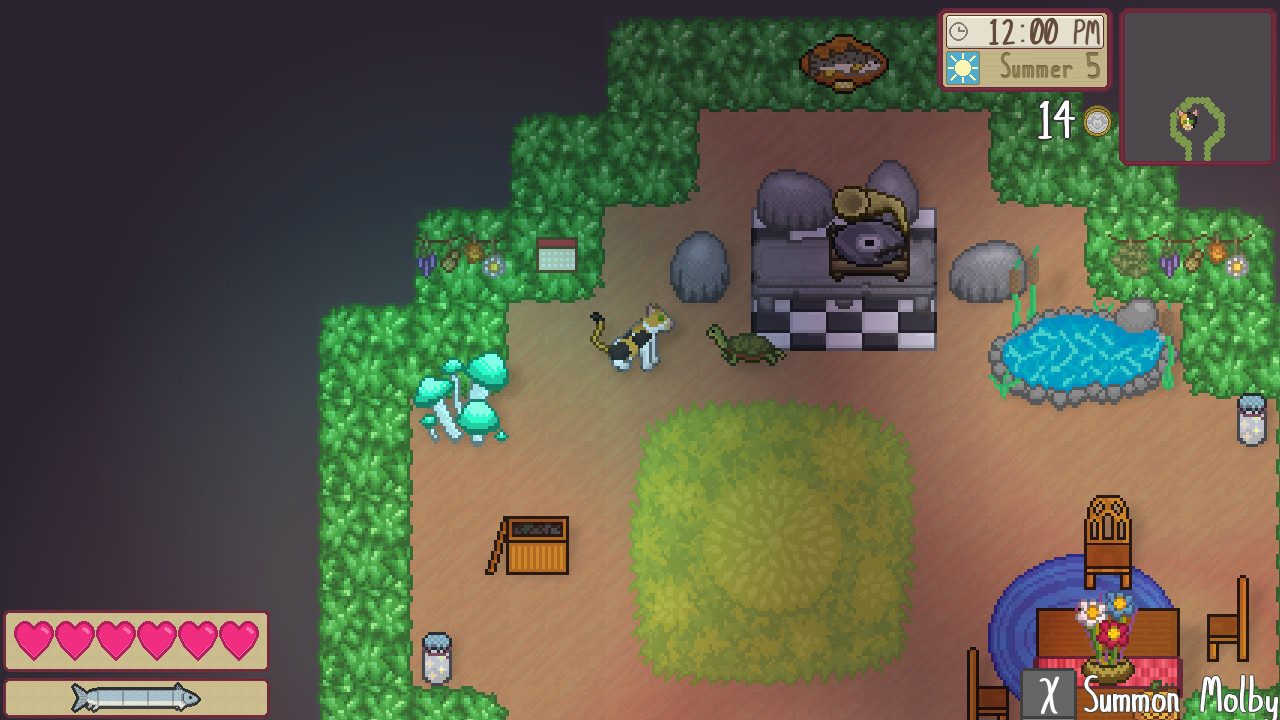Click the cat-face coin currency icon
Image resolution: width=1280 pixels, height=720 pixels.
(1097, 120)
